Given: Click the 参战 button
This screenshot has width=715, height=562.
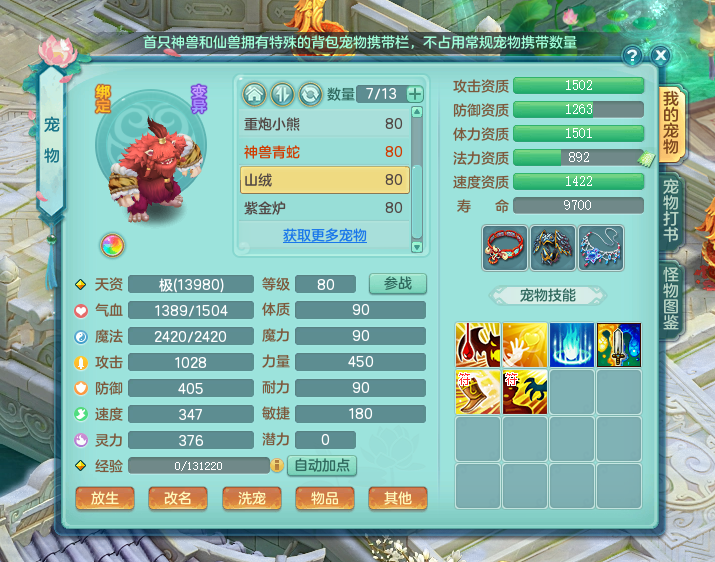Looking at the screenshot, I should [397, 284].
